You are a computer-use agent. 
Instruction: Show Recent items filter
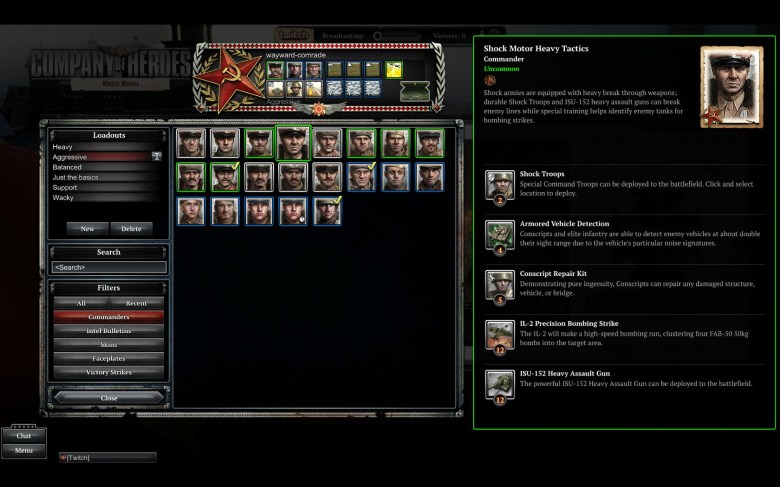(x=137, y=303)
